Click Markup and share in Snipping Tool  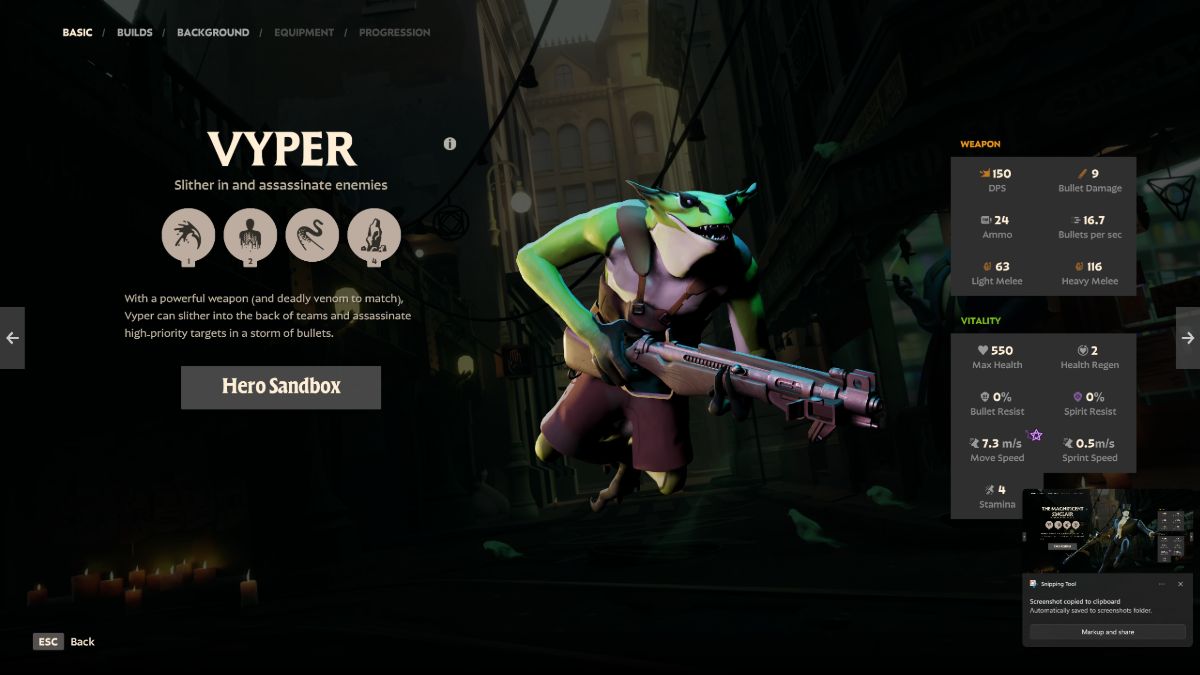[x=1107, y=632]
